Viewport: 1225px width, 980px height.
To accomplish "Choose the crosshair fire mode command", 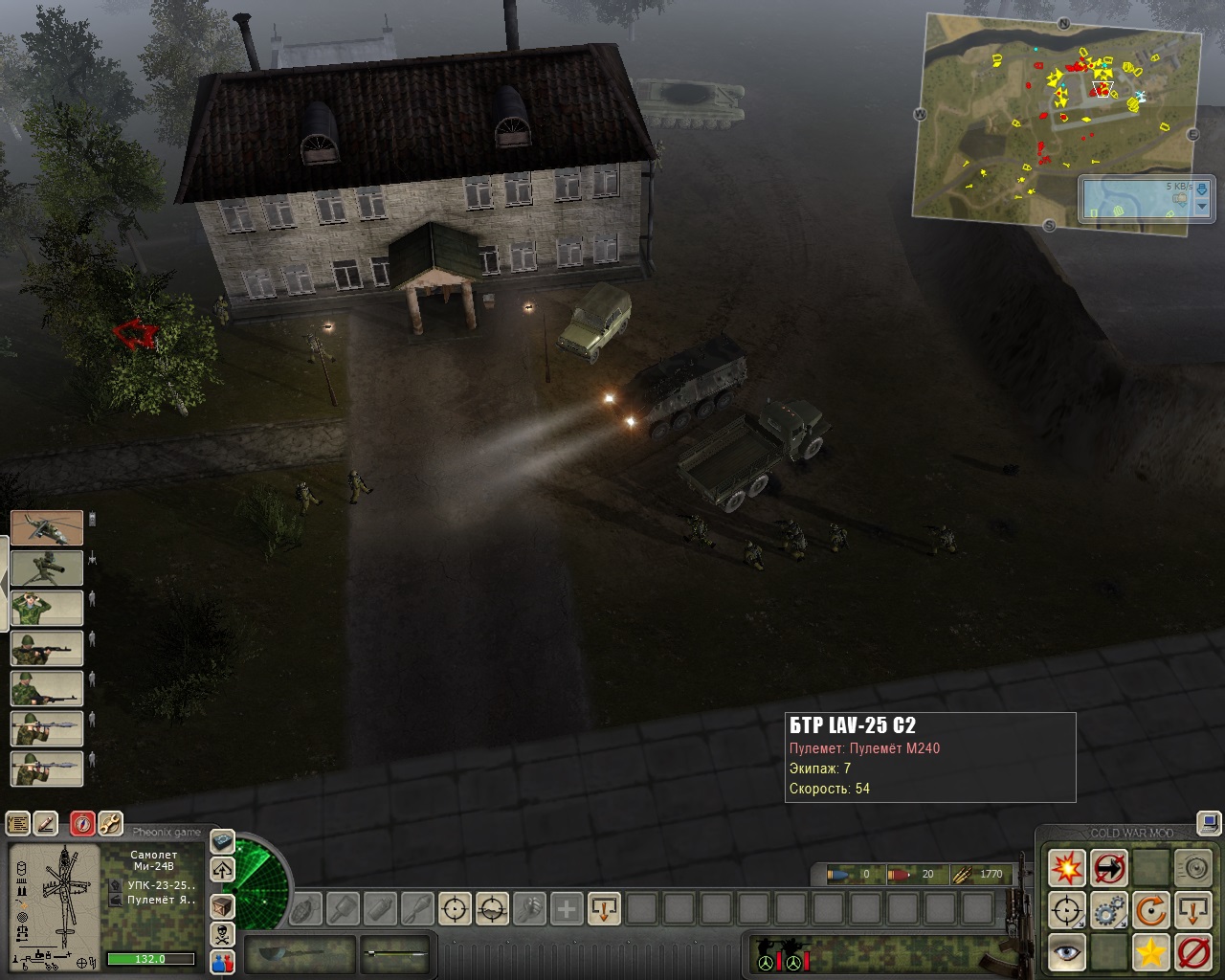I will click(1066, 910).
